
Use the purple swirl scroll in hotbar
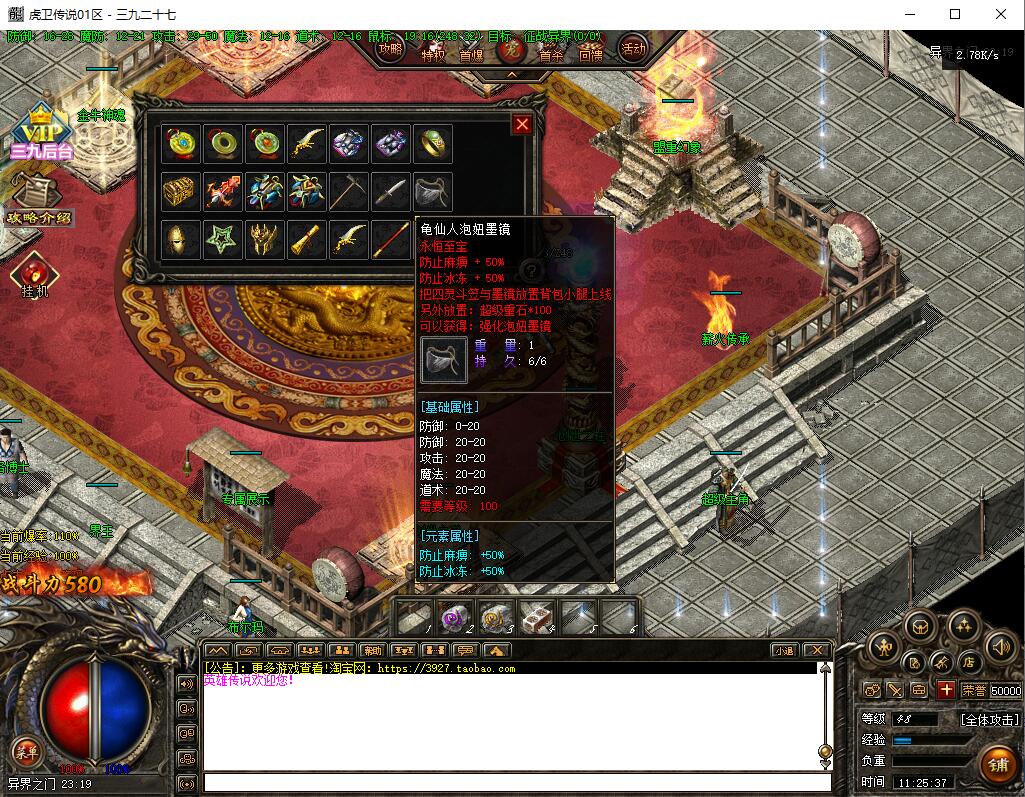coord(455,617)
